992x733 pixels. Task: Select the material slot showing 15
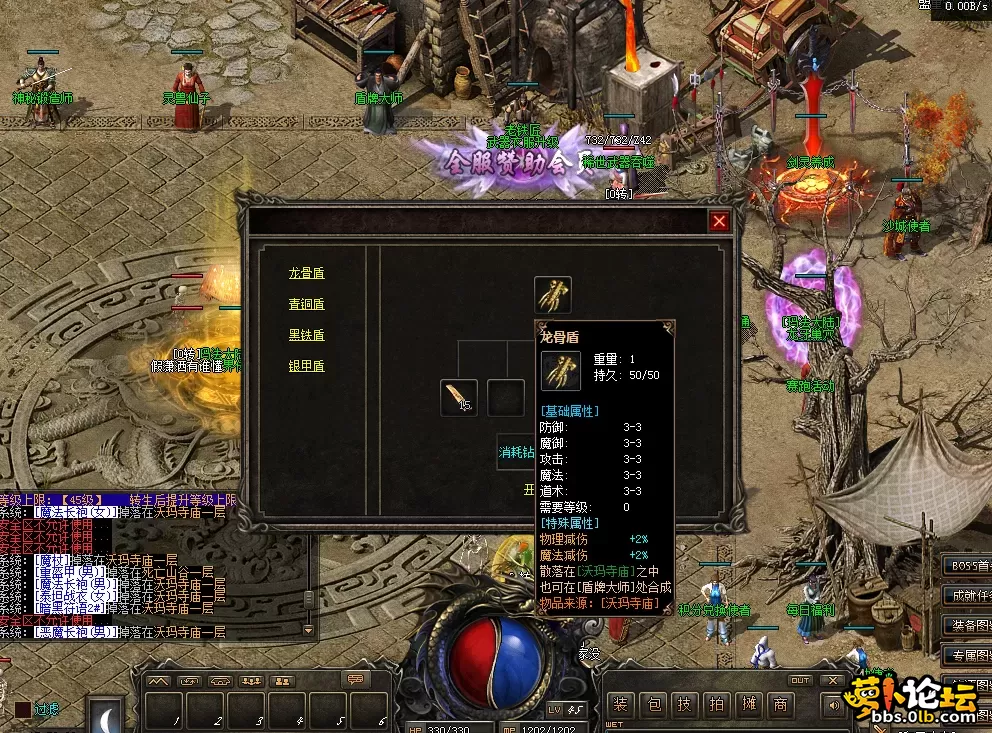459,397
